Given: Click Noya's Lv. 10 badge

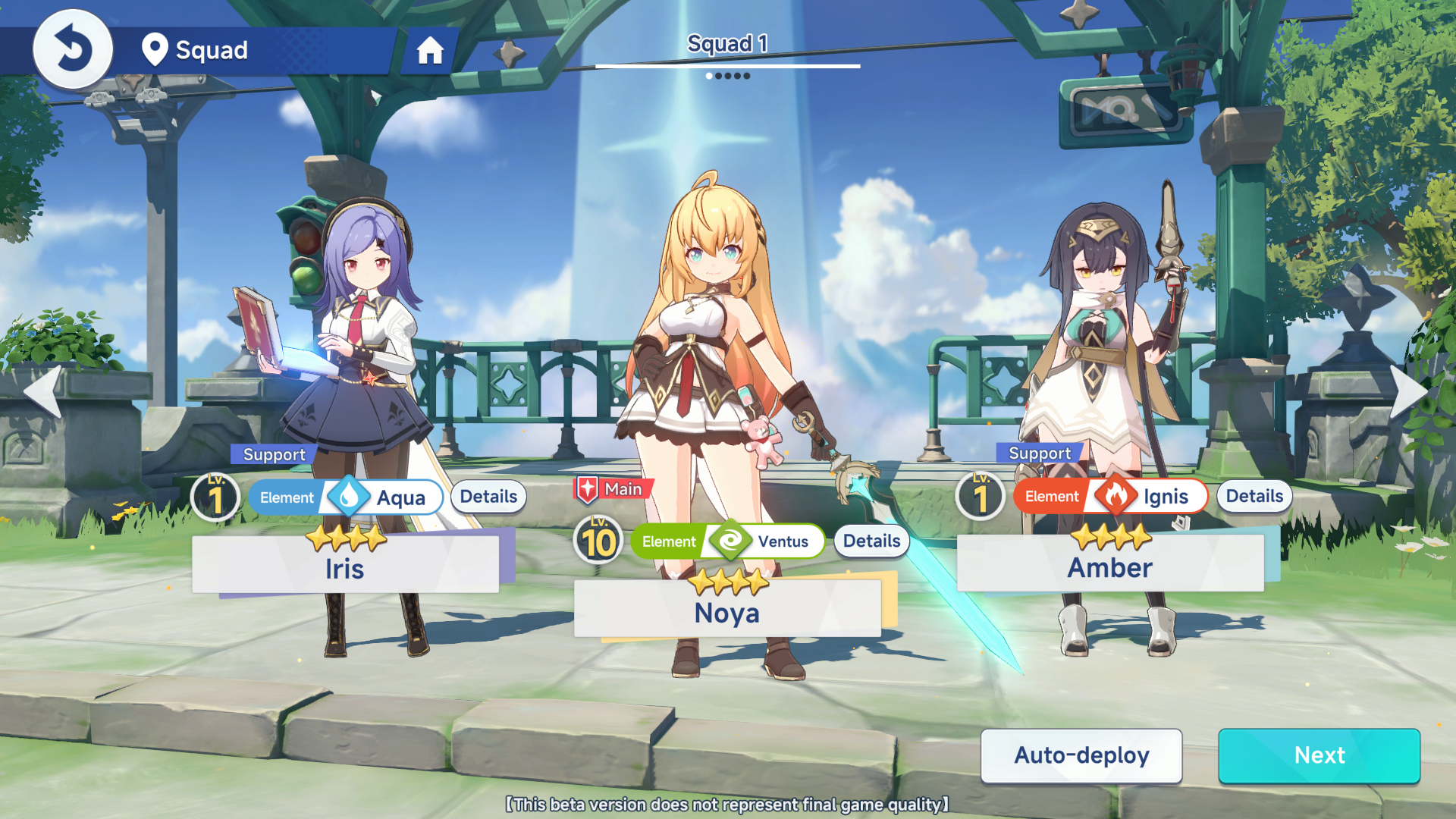Looking at the screenshot, I should coord(598,540).
